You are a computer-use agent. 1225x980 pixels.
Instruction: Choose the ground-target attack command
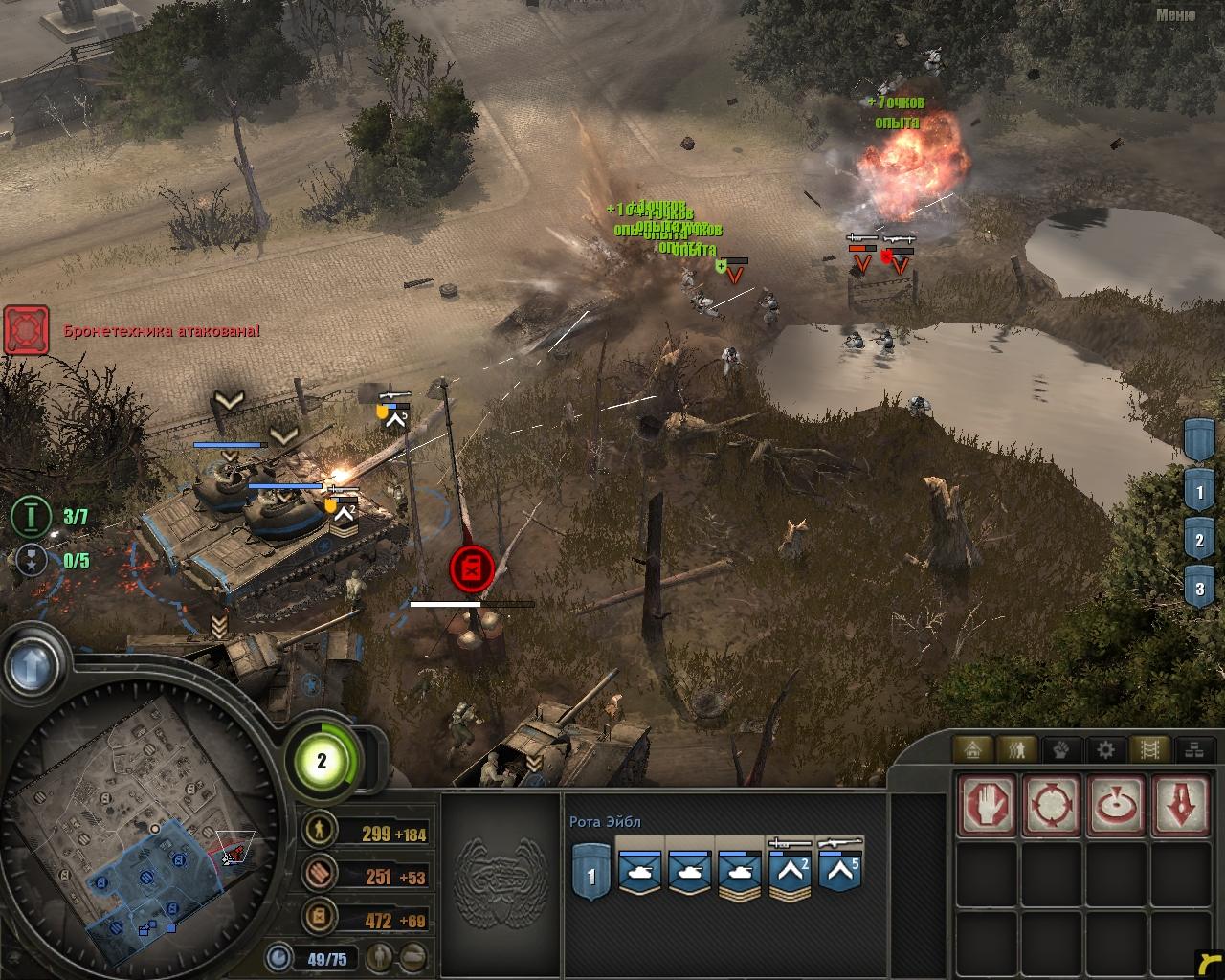coord(1116,805)
